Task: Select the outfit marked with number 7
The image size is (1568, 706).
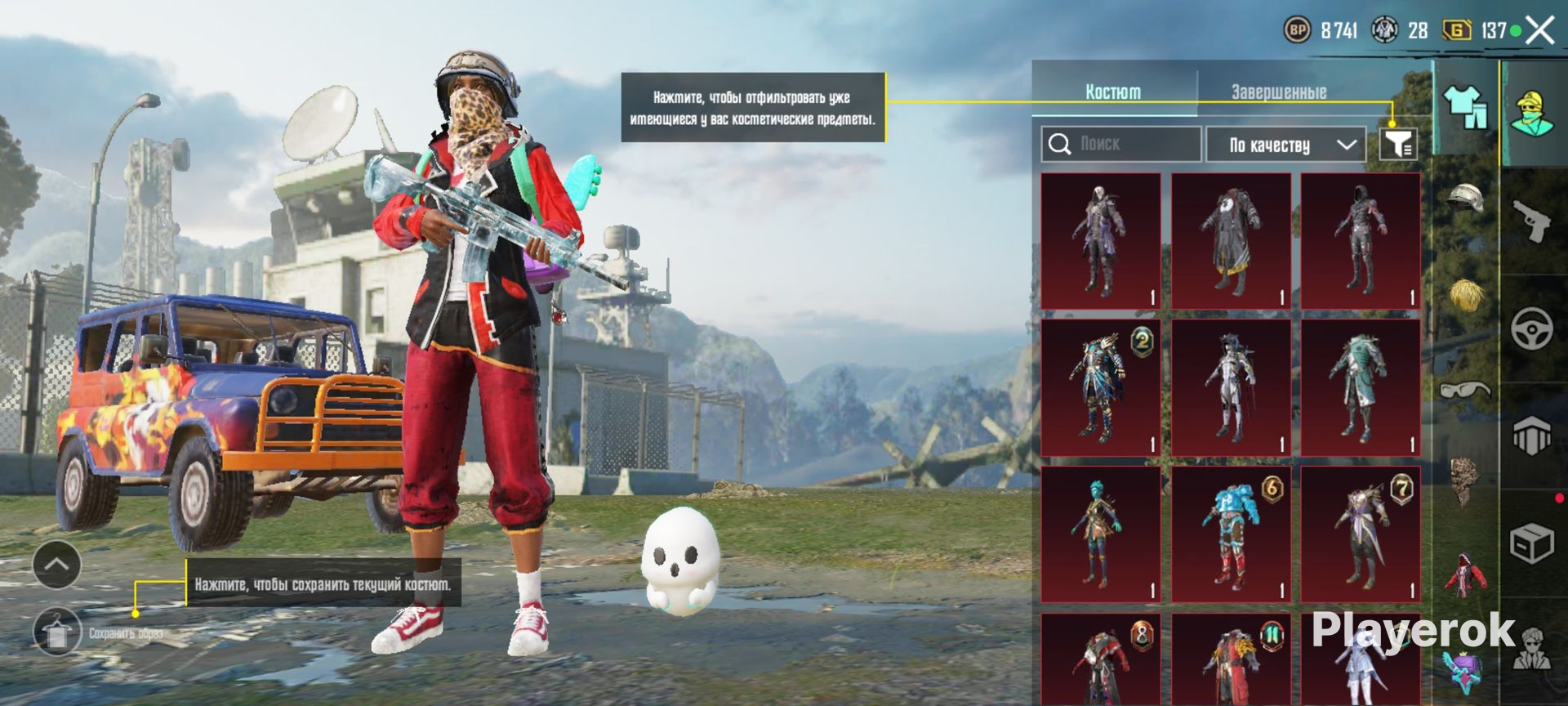Action: point(1361,534)
